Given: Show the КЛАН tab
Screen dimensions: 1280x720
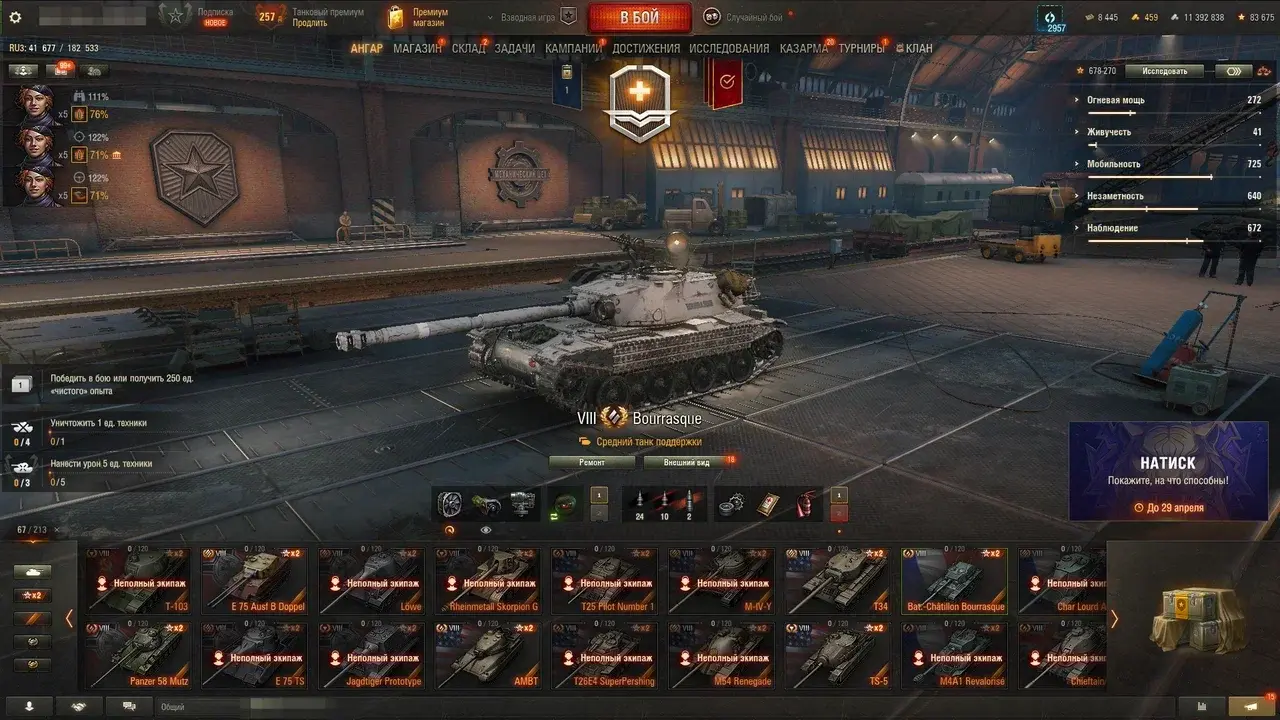Looking at the screenshot, I should coord(918,48).
